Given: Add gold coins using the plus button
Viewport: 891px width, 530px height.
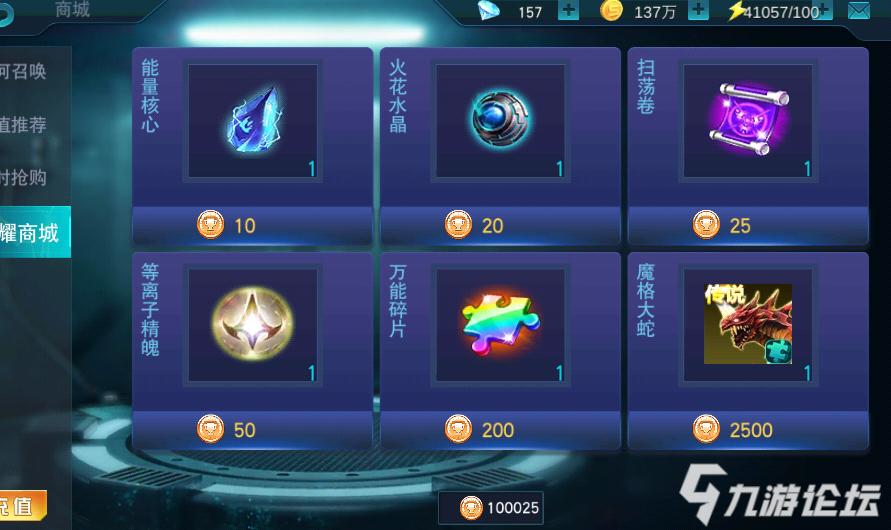Looking at the screenshot, I should 697,11.
